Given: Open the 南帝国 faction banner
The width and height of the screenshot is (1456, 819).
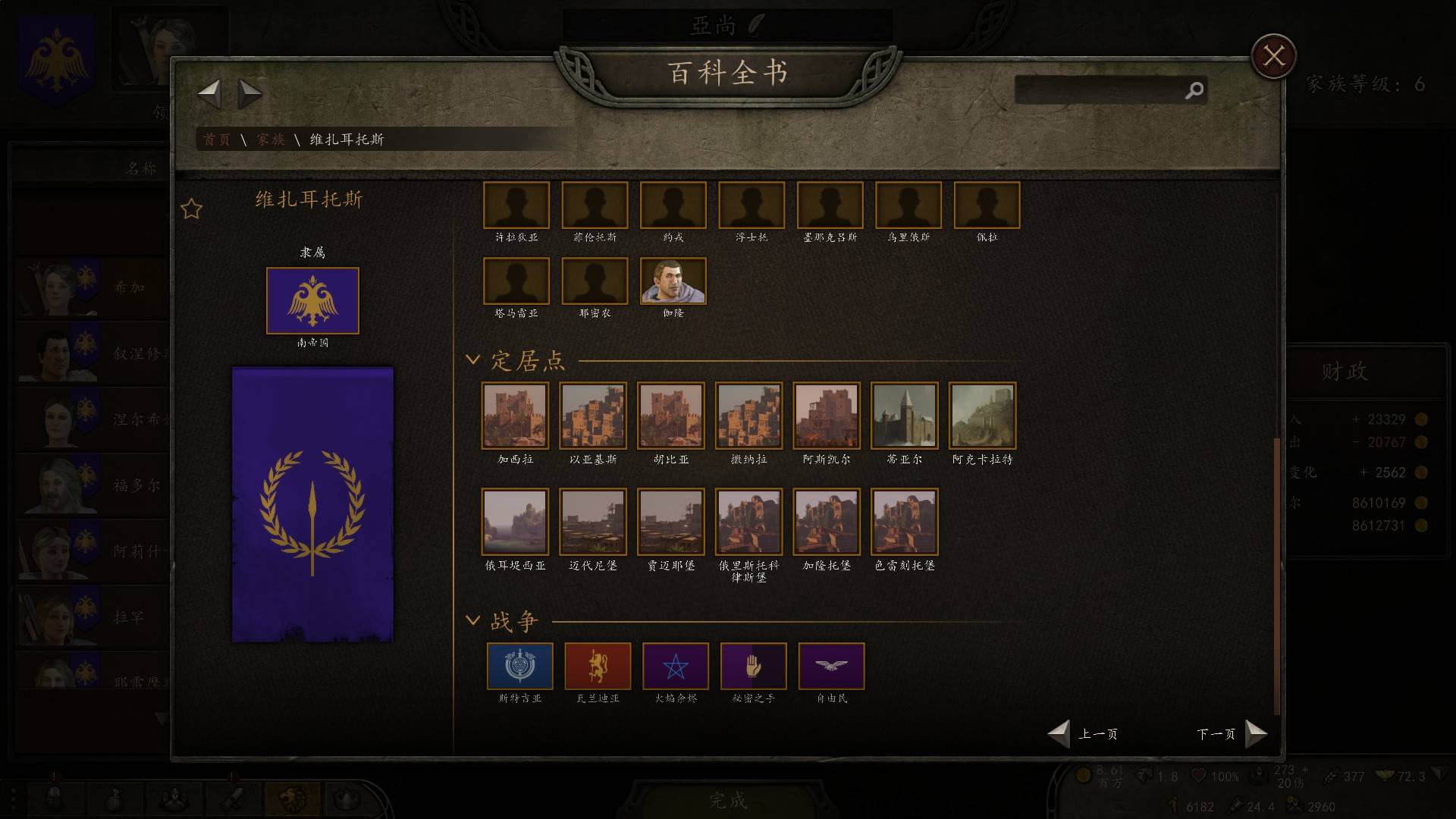Looking at the screenshot, I should coord(312,301).
